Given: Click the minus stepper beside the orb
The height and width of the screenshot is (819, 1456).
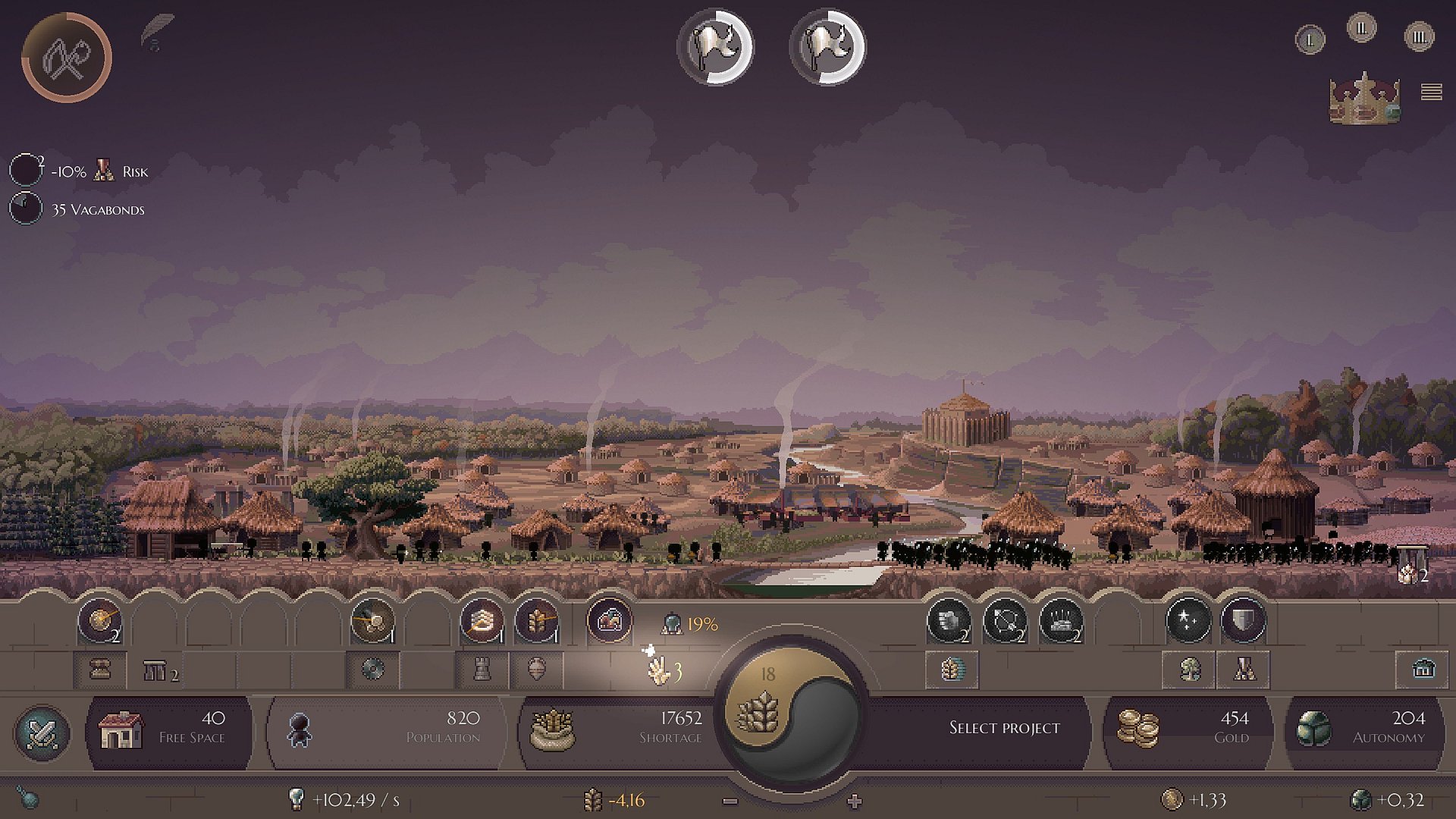Looking at the screenshot, I should coord(730,801).
